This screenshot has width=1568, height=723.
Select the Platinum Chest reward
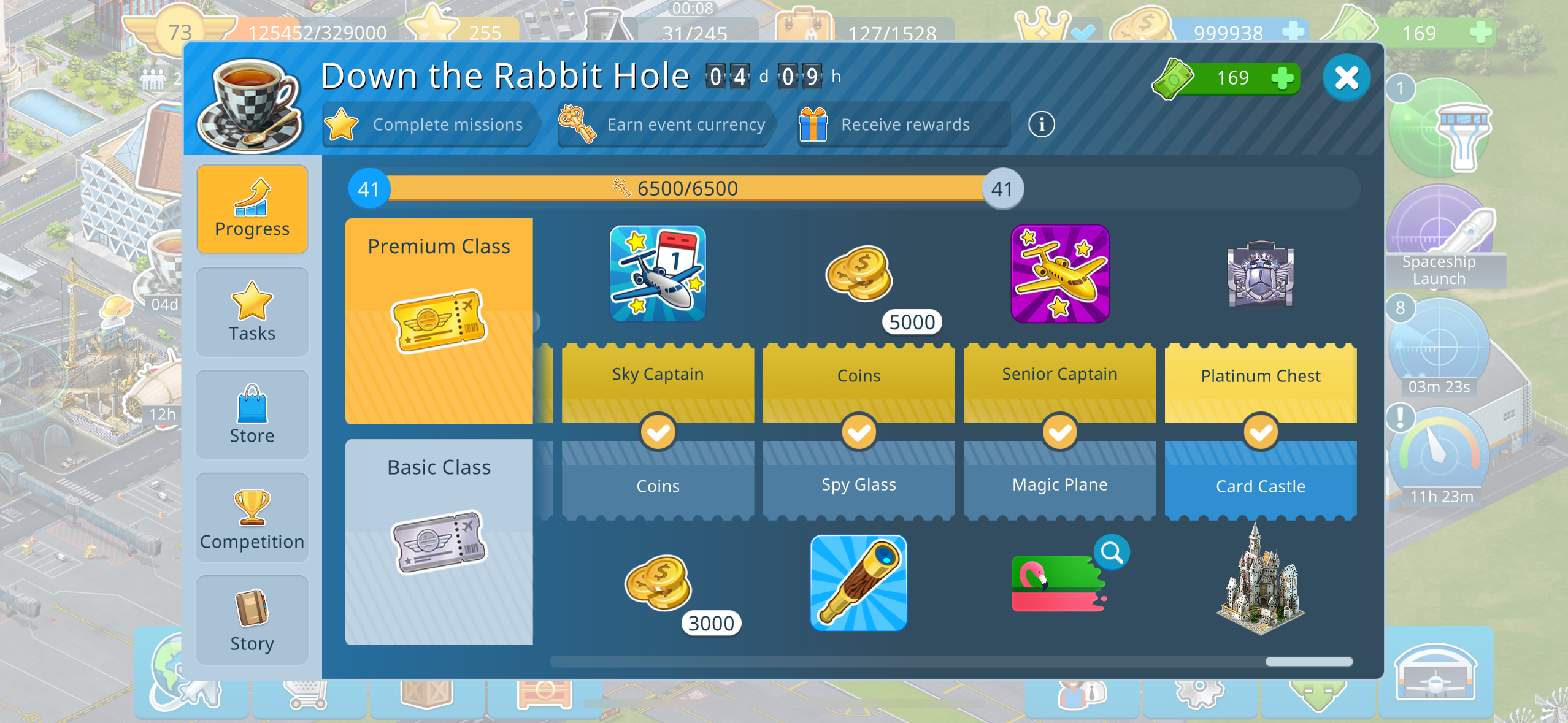coord(1260,274)
